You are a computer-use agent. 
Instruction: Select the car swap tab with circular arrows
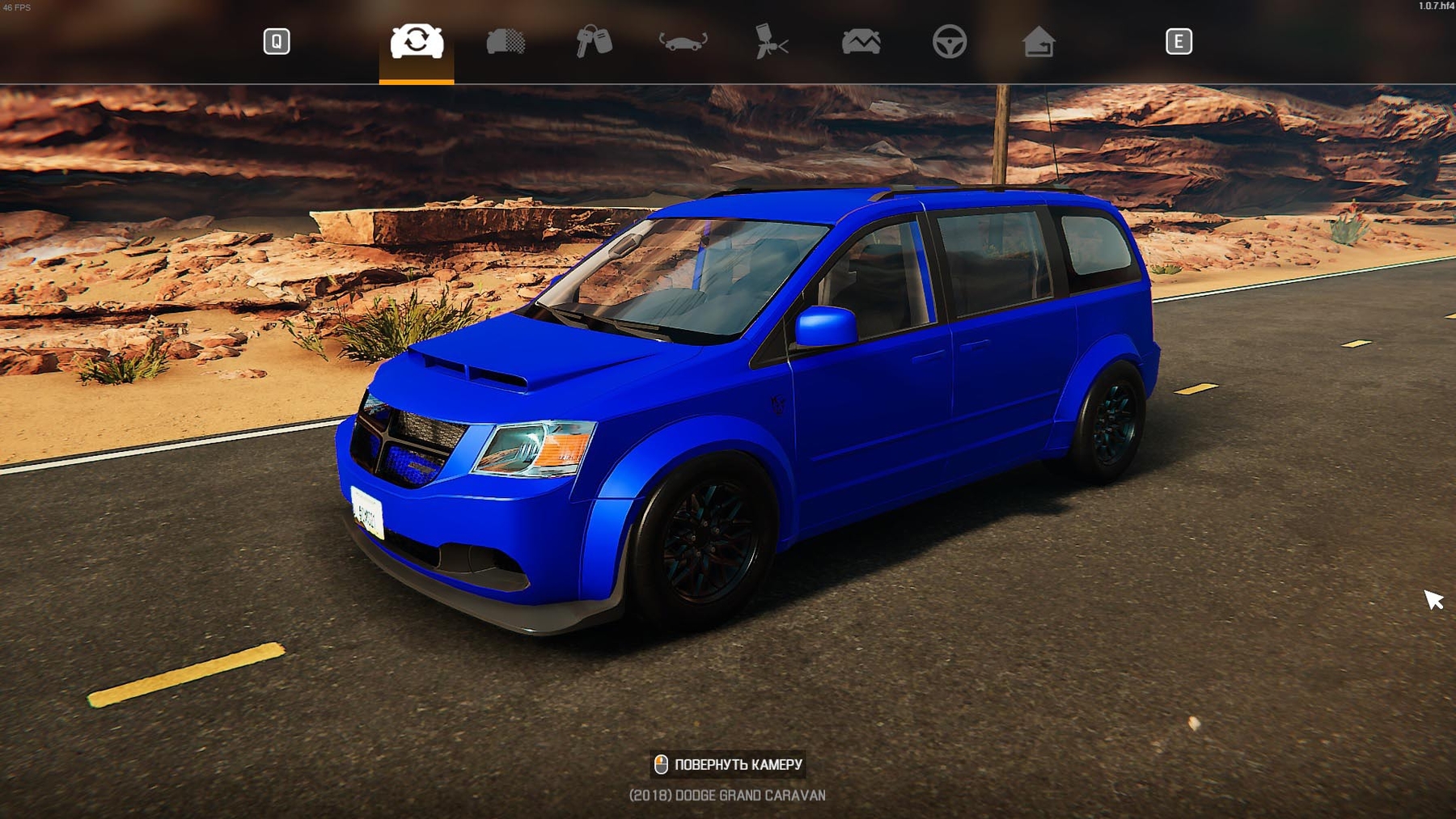[417, 41]
